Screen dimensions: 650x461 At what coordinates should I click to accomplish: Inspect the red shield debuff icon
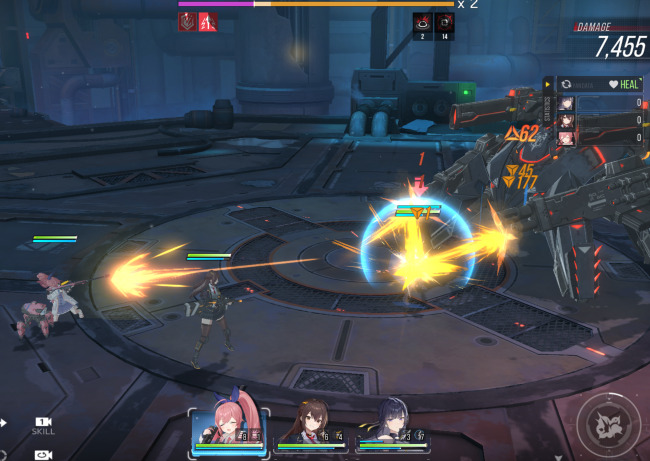pos(187,21)
